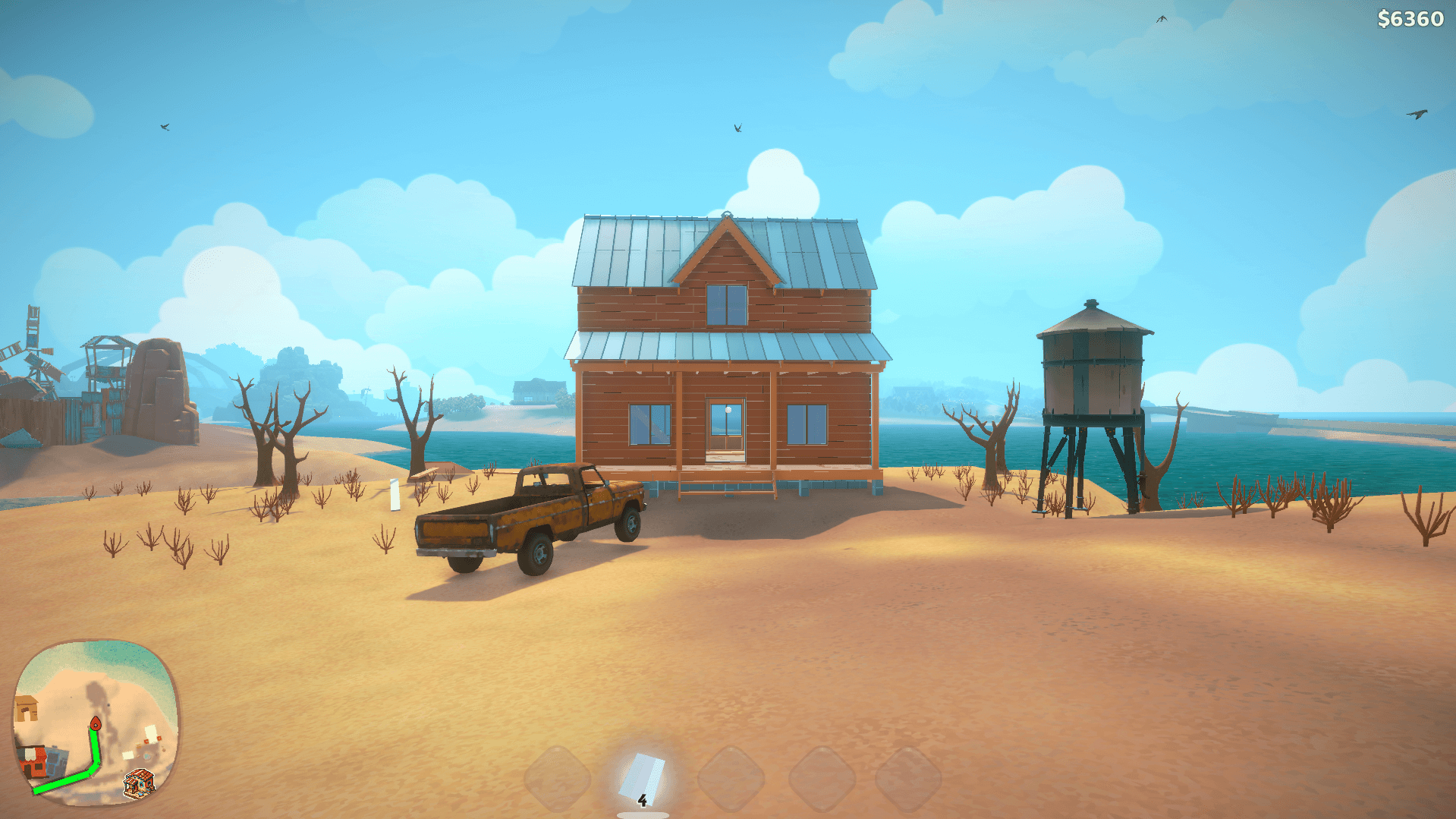1456x819 pixels.
Task: Select the metal sheet in hotbar slot 4
Action: coord(641,776)
